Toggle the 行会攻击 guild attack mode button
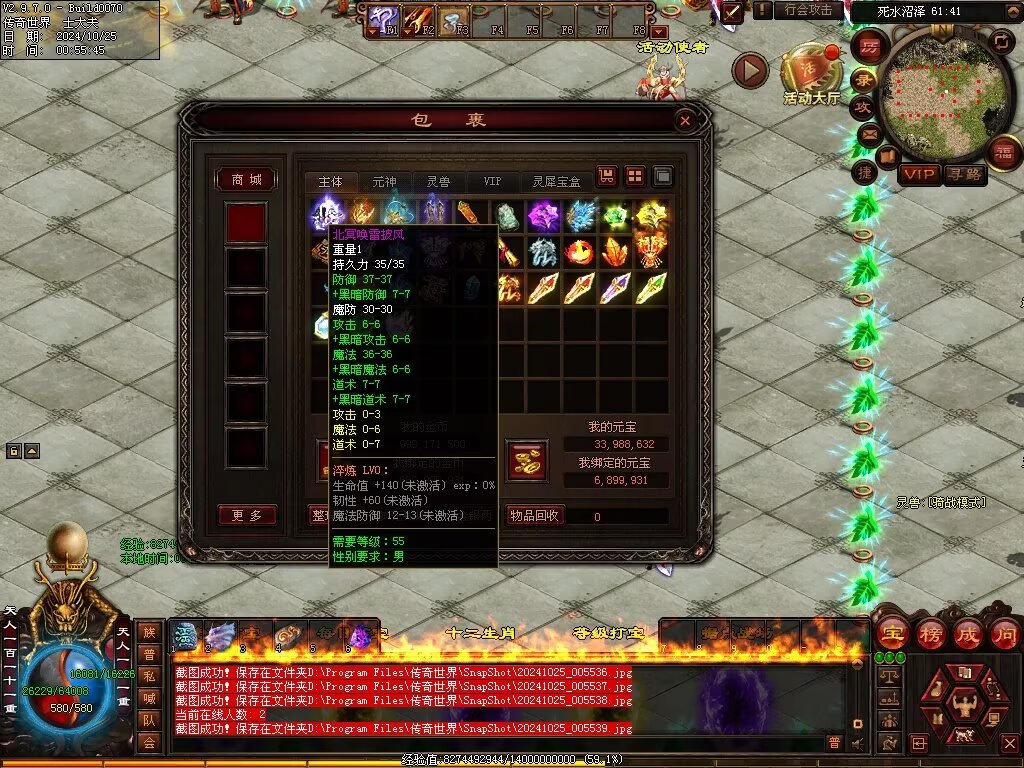The image size is (1024, 768). tap(808, 10)
